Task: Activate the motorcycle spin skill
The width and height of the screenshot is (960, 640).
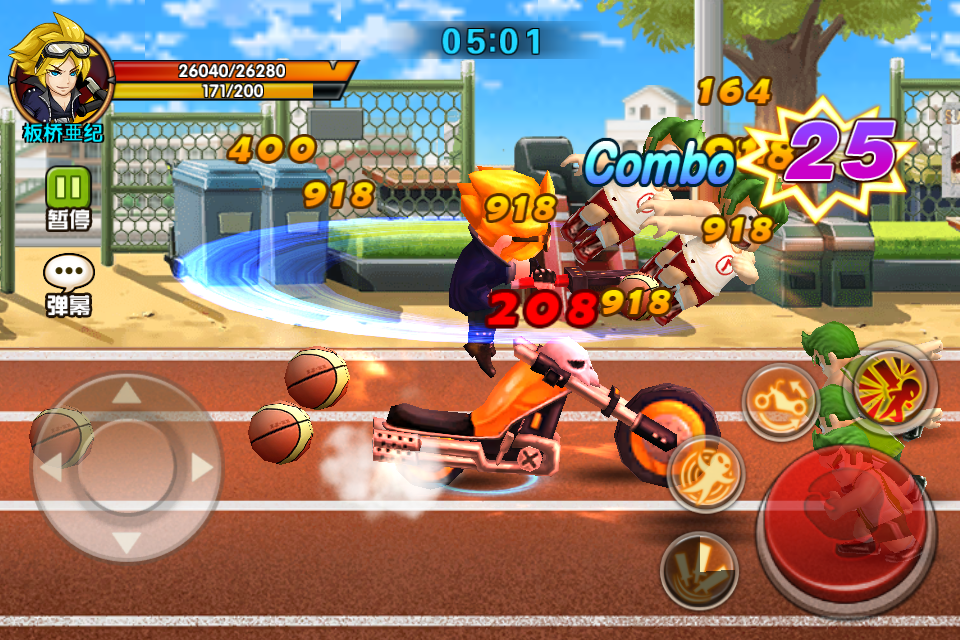Action: [x=781, y=401]
